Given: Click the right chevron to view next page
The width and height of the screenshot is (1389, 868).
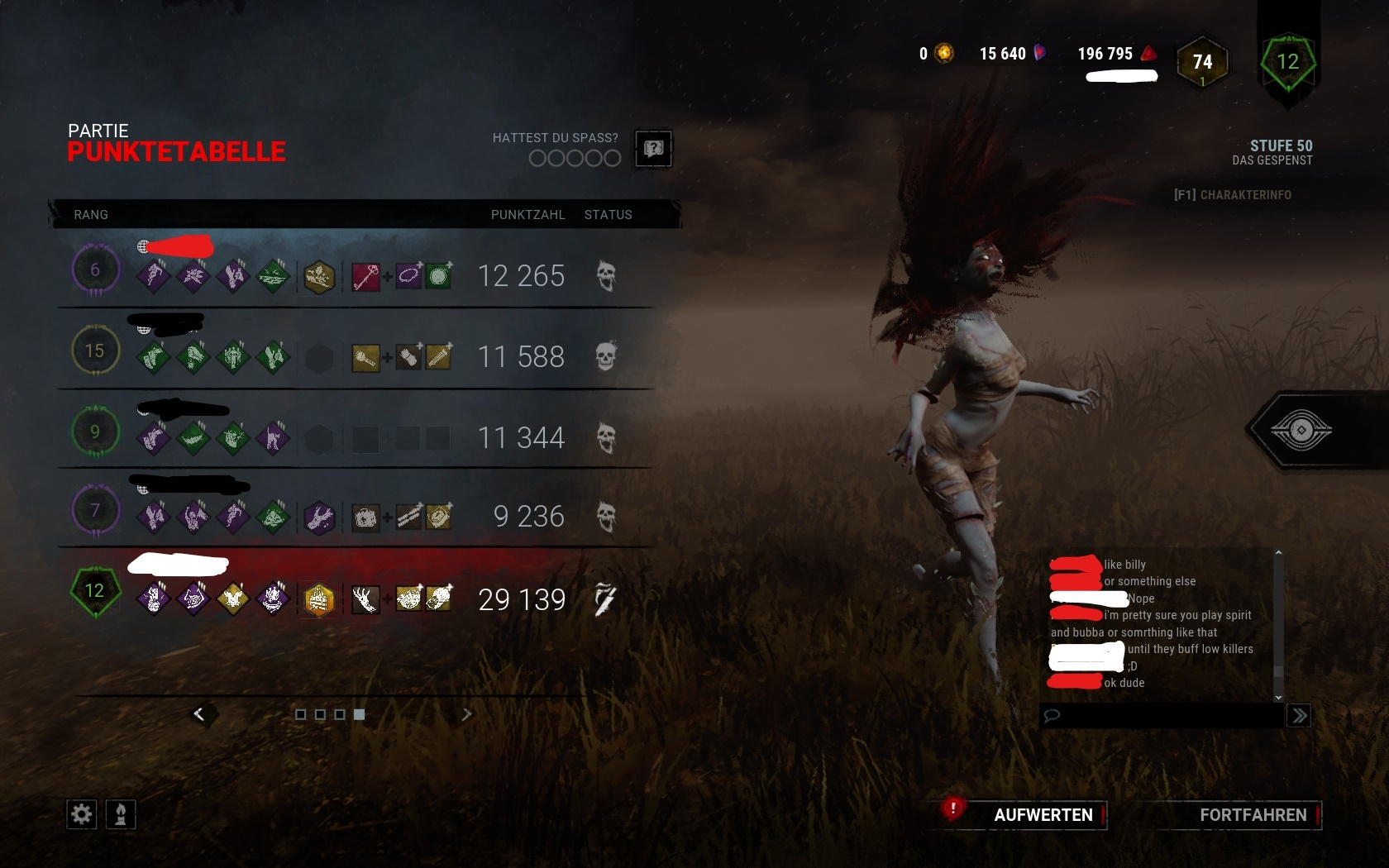Looking at the screenshot, I should click(x=468, y=713).
